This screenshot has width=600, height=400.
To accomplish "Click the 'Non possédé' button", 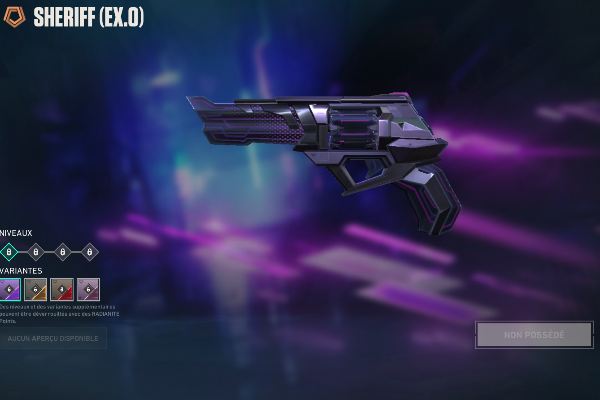I will pos(534,335).
